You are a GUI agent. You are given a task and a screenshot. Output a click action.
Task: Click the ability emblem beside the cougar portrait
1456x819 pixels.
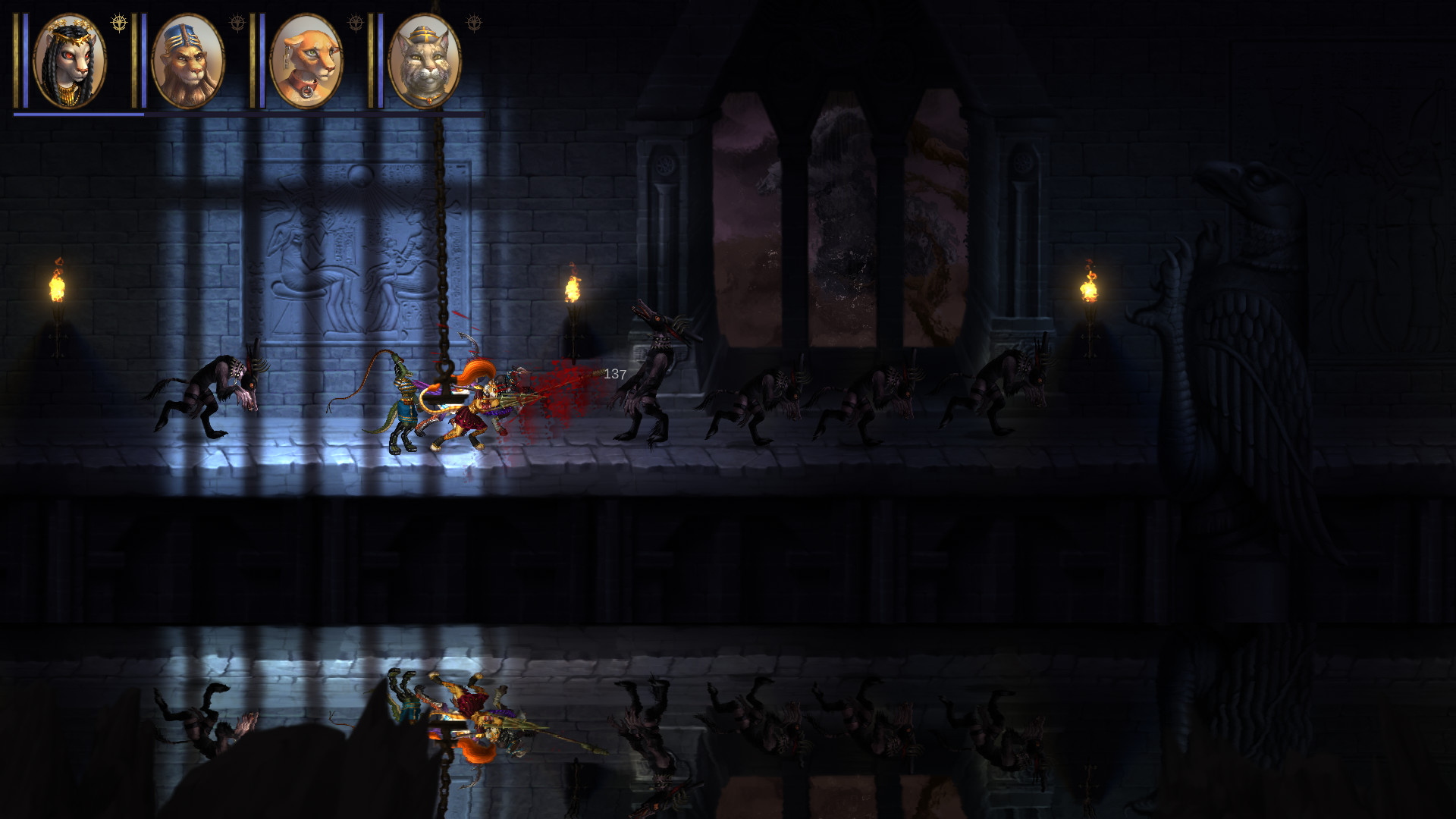point(356,21)
